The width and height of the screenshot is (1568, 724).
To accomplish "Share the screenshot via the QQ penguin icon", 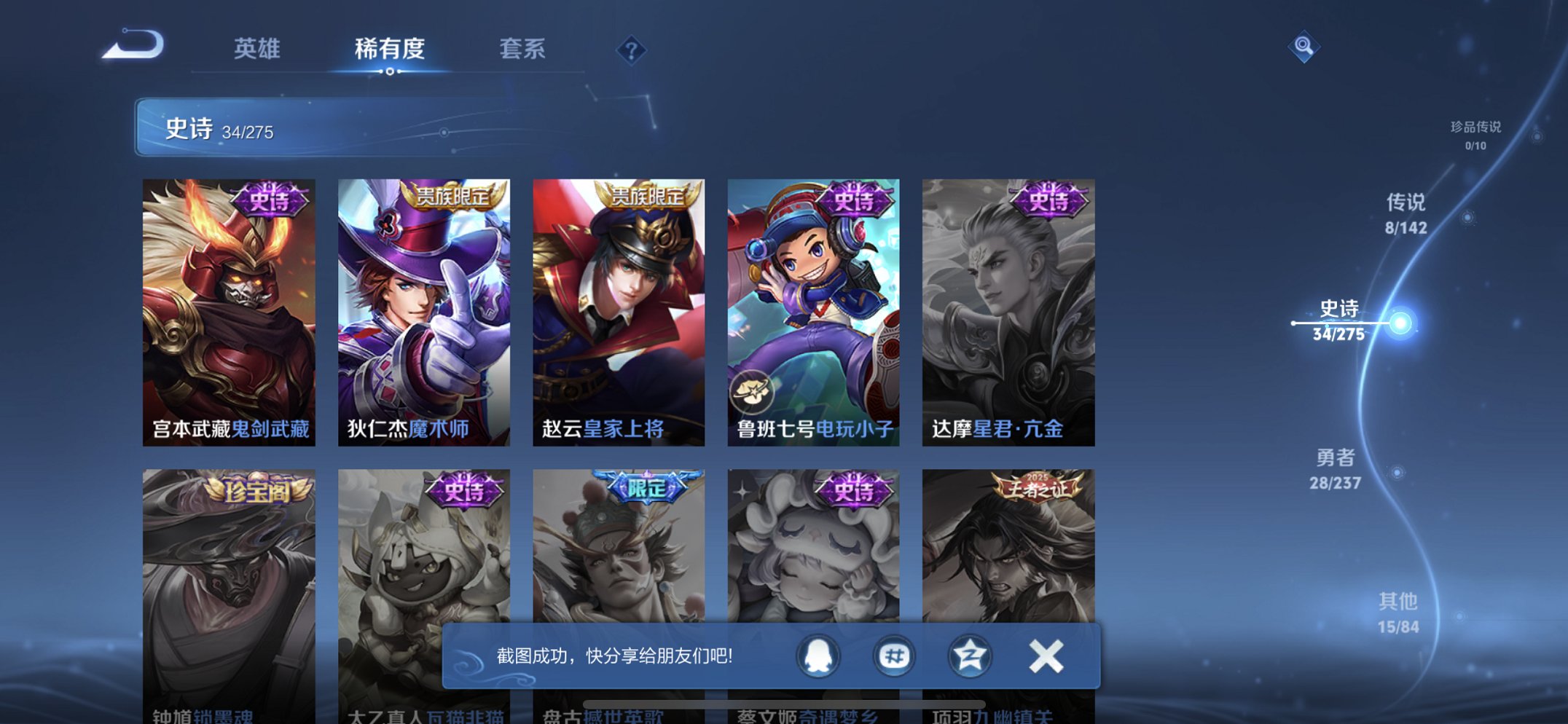I will (x=818, y=655).
